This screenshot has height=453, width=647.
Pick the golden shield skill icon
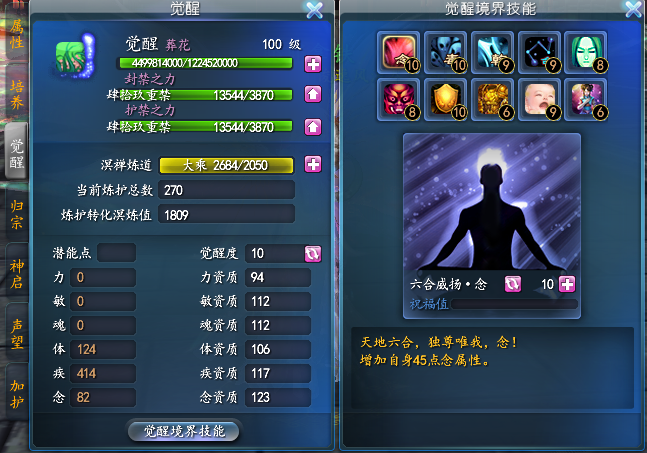(x=445, y=98)
